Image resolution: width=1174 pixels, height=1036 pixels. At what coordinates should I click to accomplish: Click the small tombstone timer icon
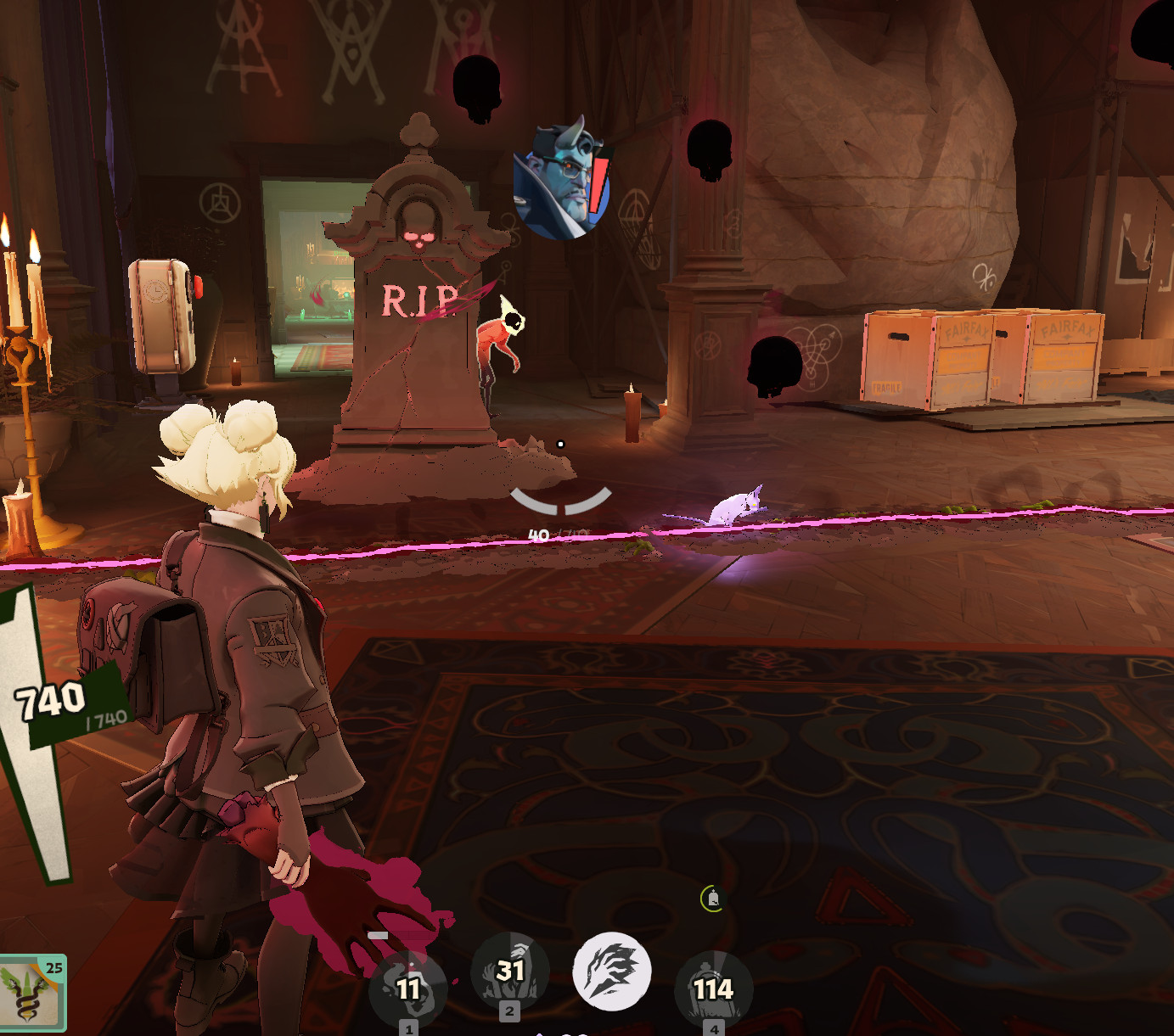point(713,899)
